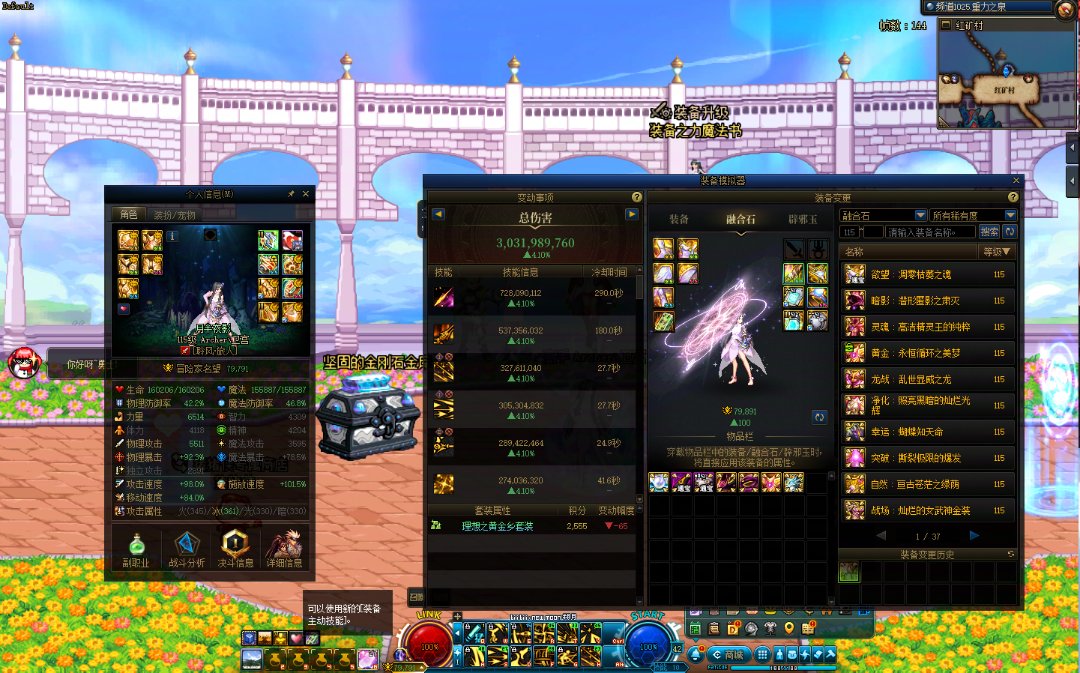Close the 个人信息 character info panel

[x=306, y=194]
